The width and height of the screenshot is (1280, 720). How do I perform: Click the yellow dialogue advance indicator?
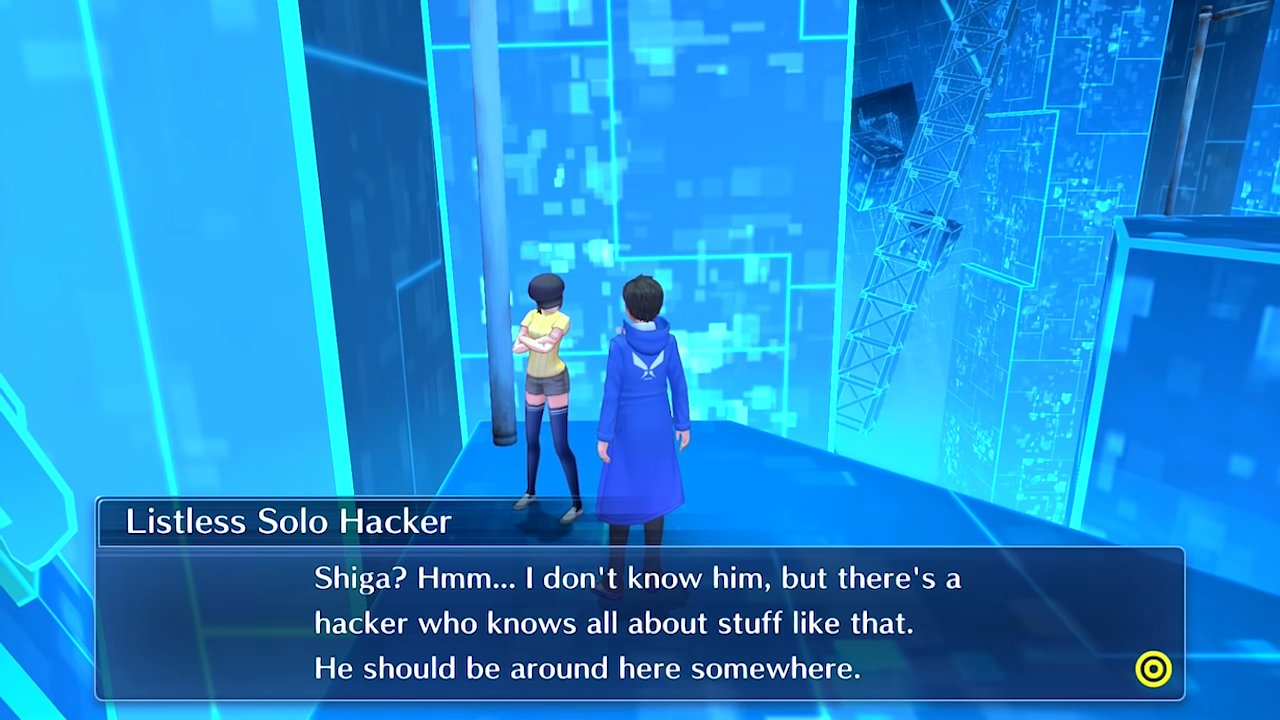point(1153,669)
